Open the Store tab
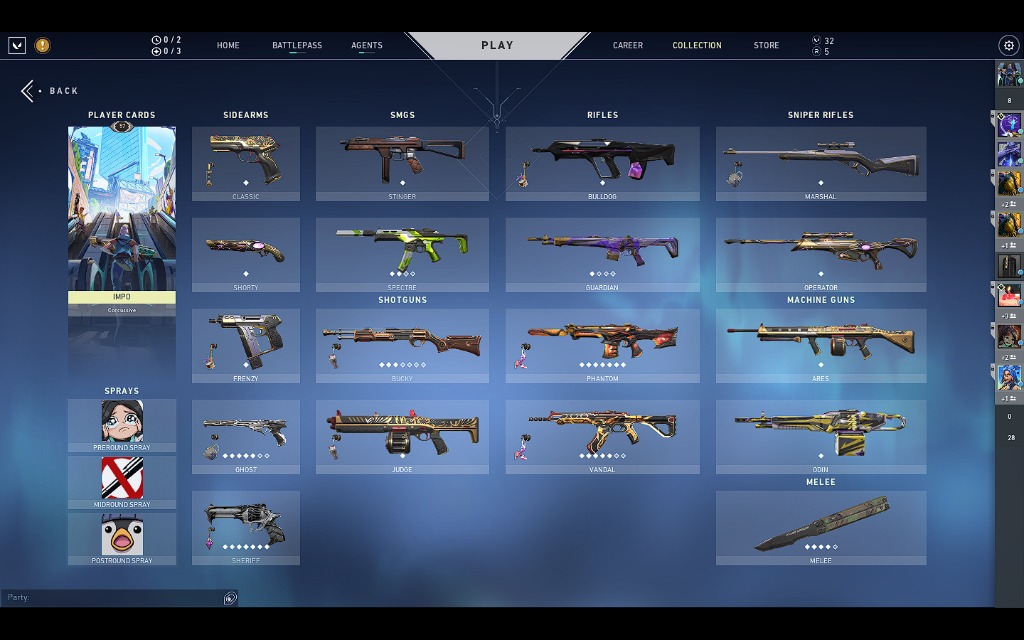Screen dimensions: 1024x640 tap(766, 45)
